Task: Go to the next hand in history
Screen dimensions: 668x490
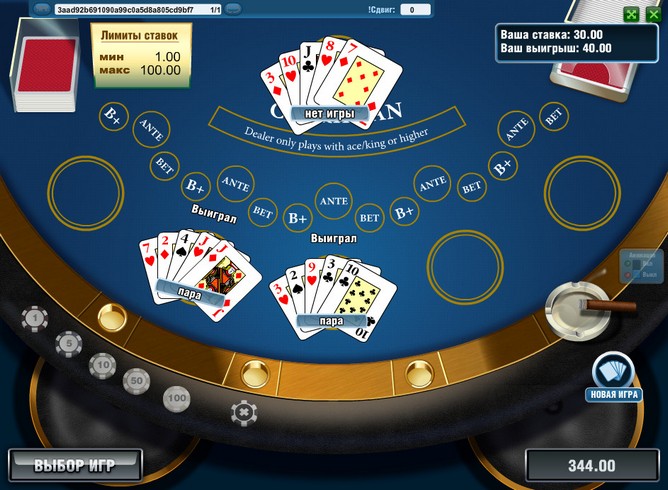Action: (x=232, y=9)
